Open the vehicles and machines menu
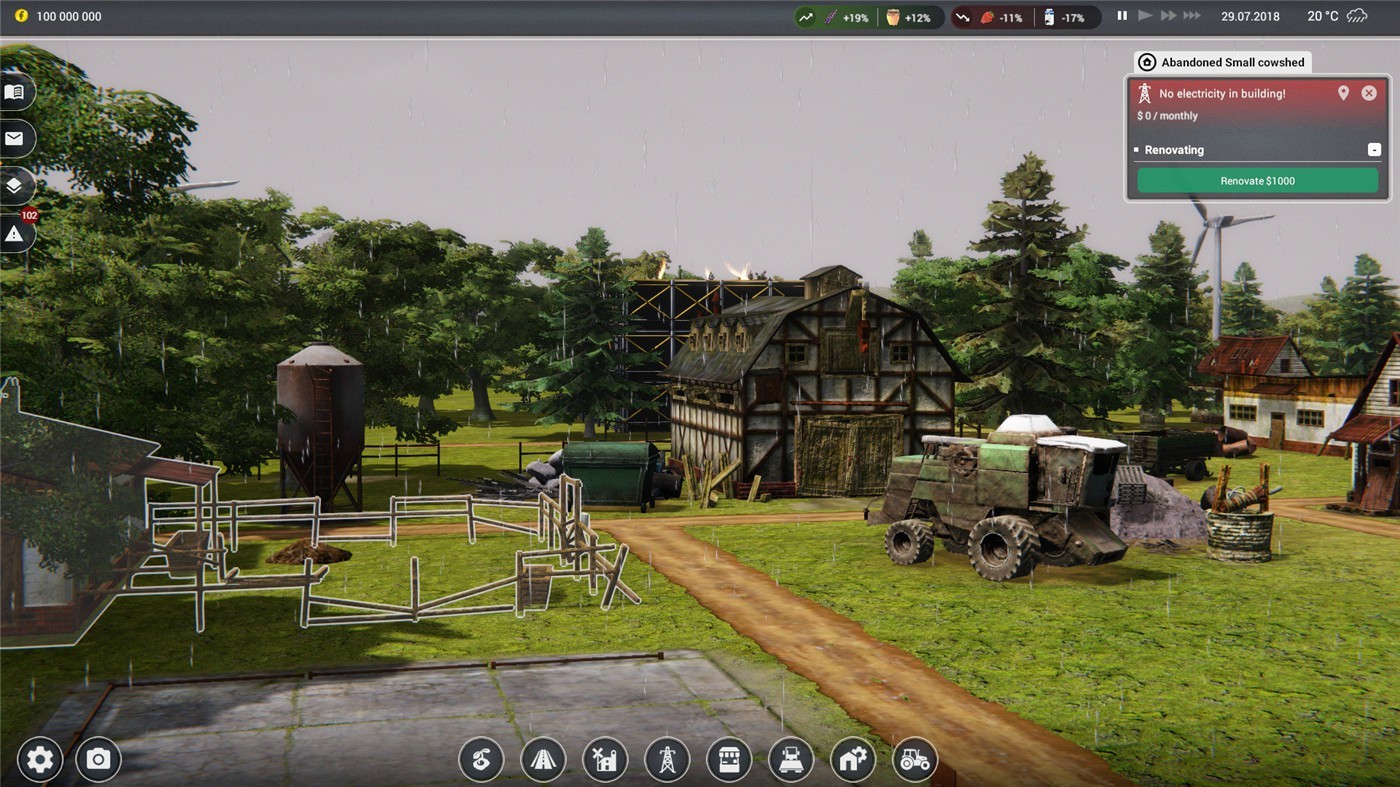1400x787 pixels. click(x=791, y=760)
